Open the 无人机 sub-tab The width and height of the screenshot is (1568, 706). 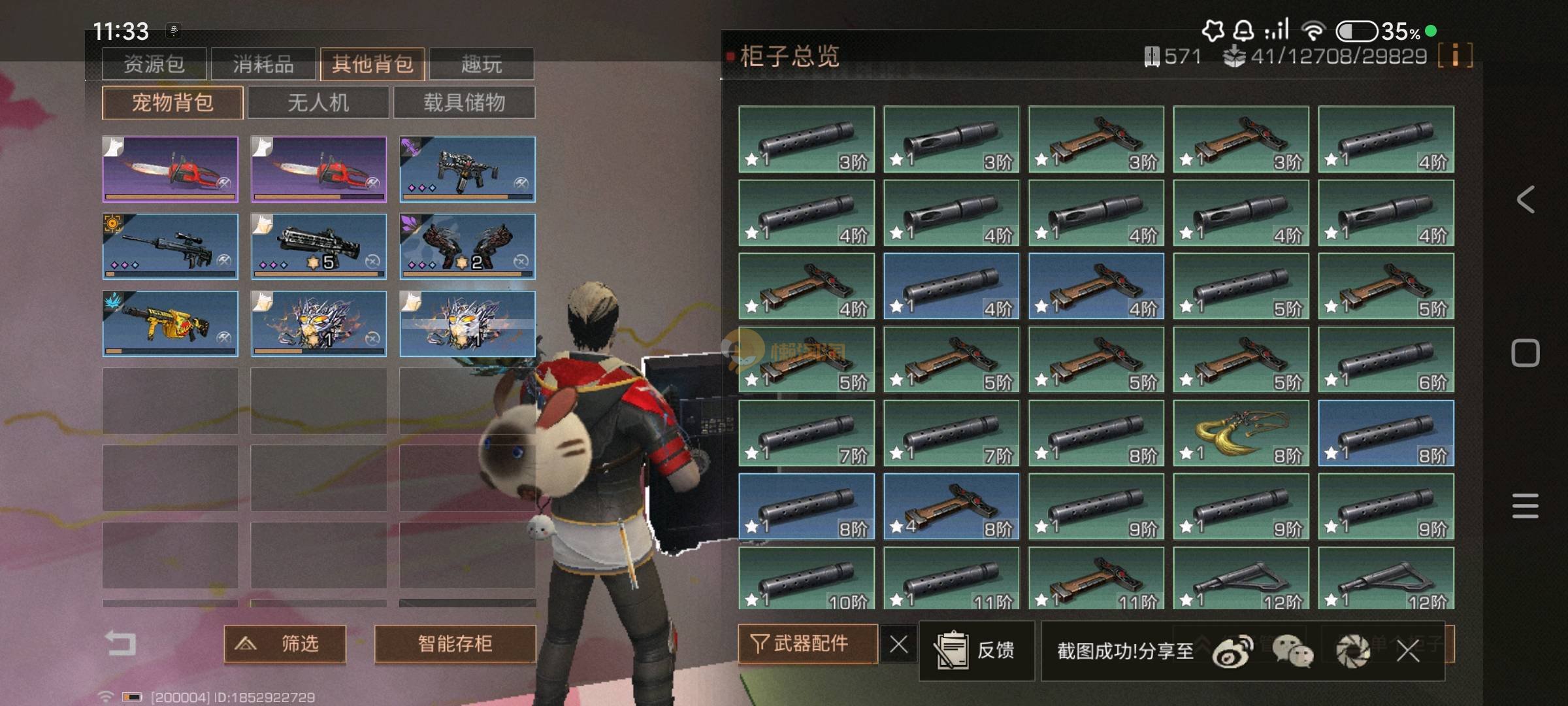point(318,103)
